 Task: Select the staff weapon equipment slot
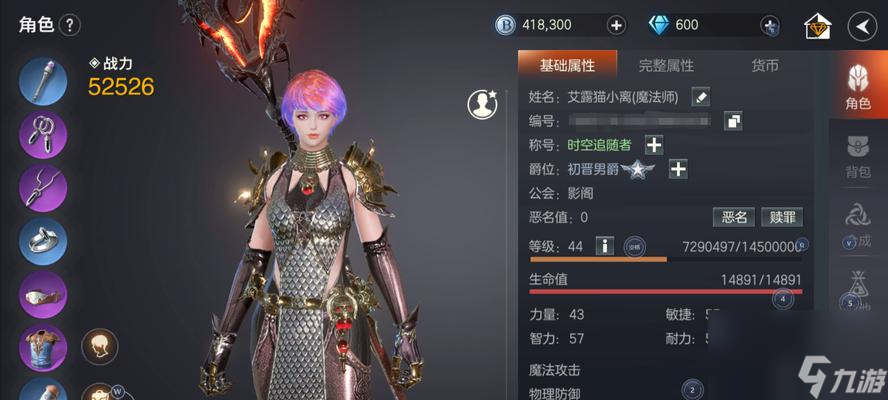point(43,82)
